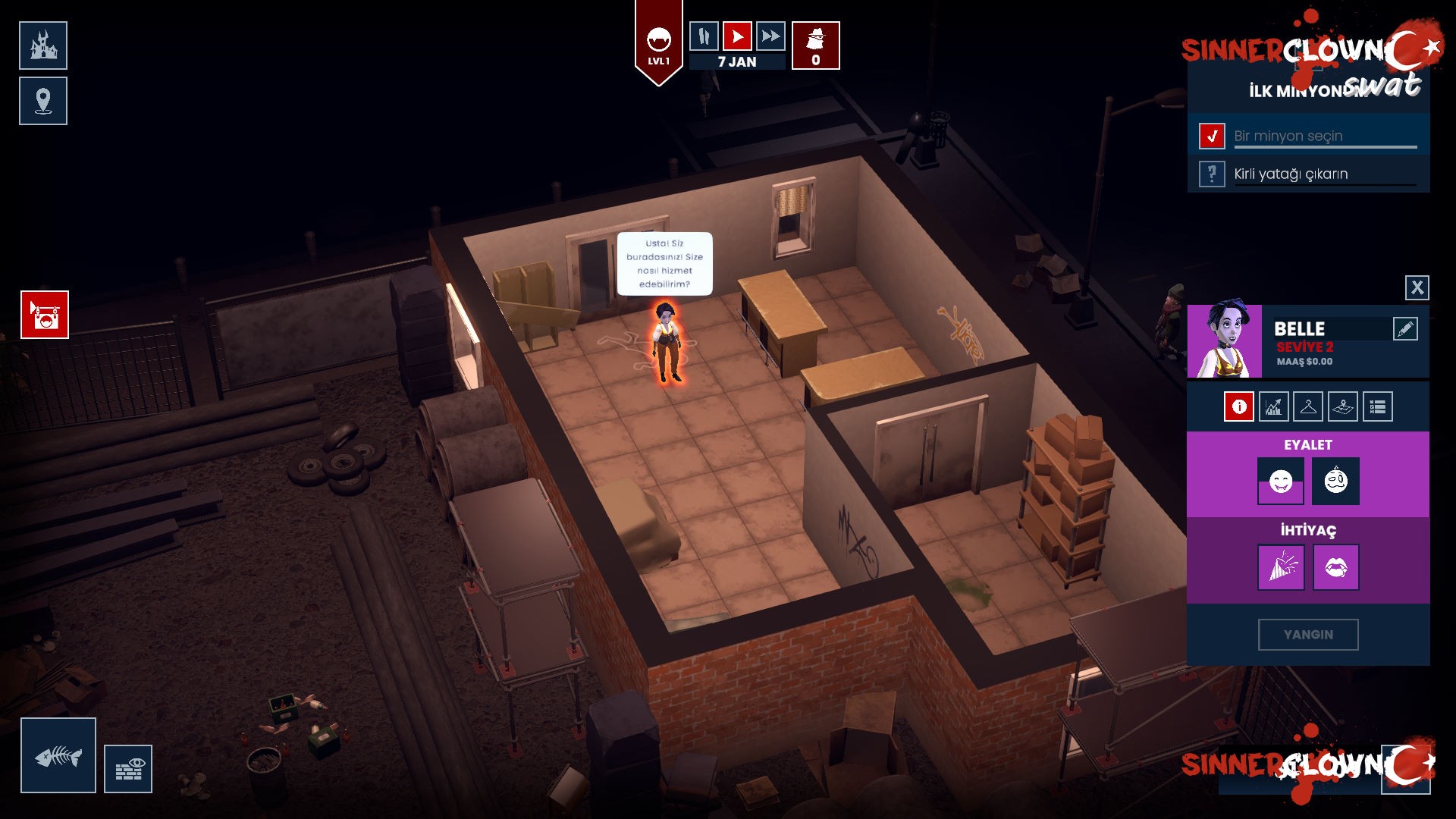The image size is (1456, 819).
Task: Toggle the wall visibility eye icon
Action: coord(128,769)
